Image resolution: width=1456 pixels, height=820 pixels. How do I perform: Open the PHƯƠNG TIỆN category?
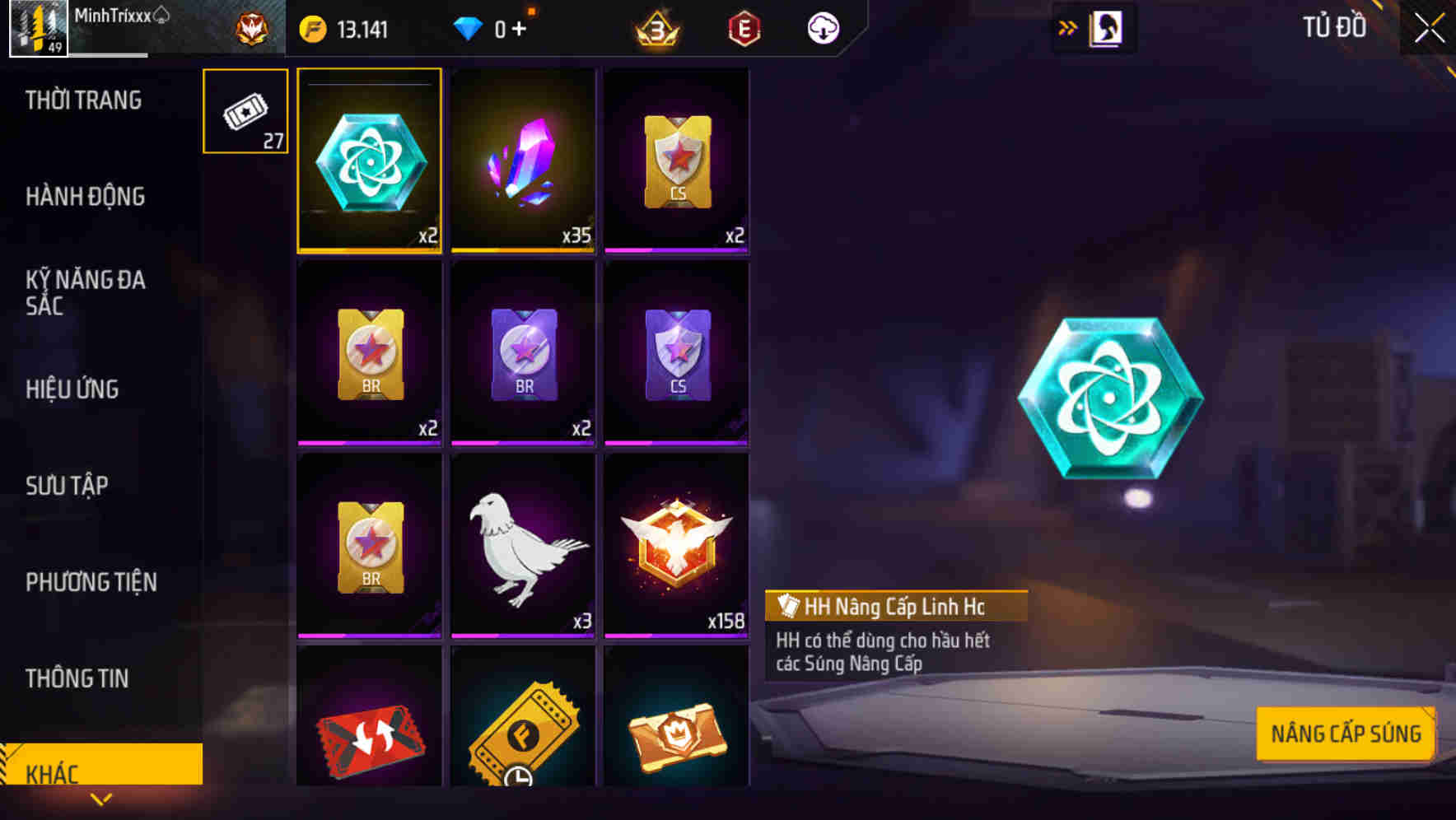click(91, 581)
